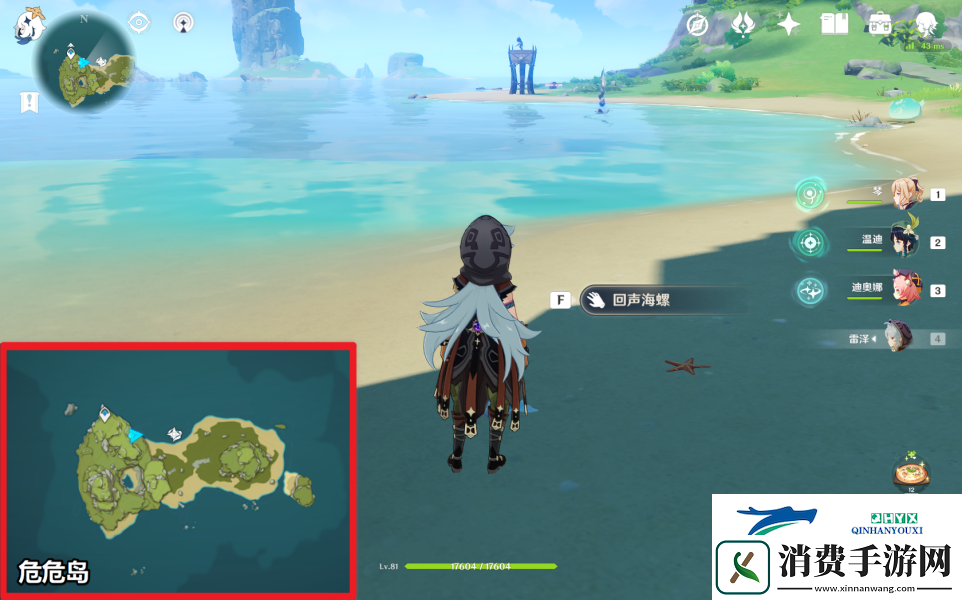The width and height of the screenshot is (962, 600).
Task: Switch to party member 琴
Action: [x=905, y=195]
